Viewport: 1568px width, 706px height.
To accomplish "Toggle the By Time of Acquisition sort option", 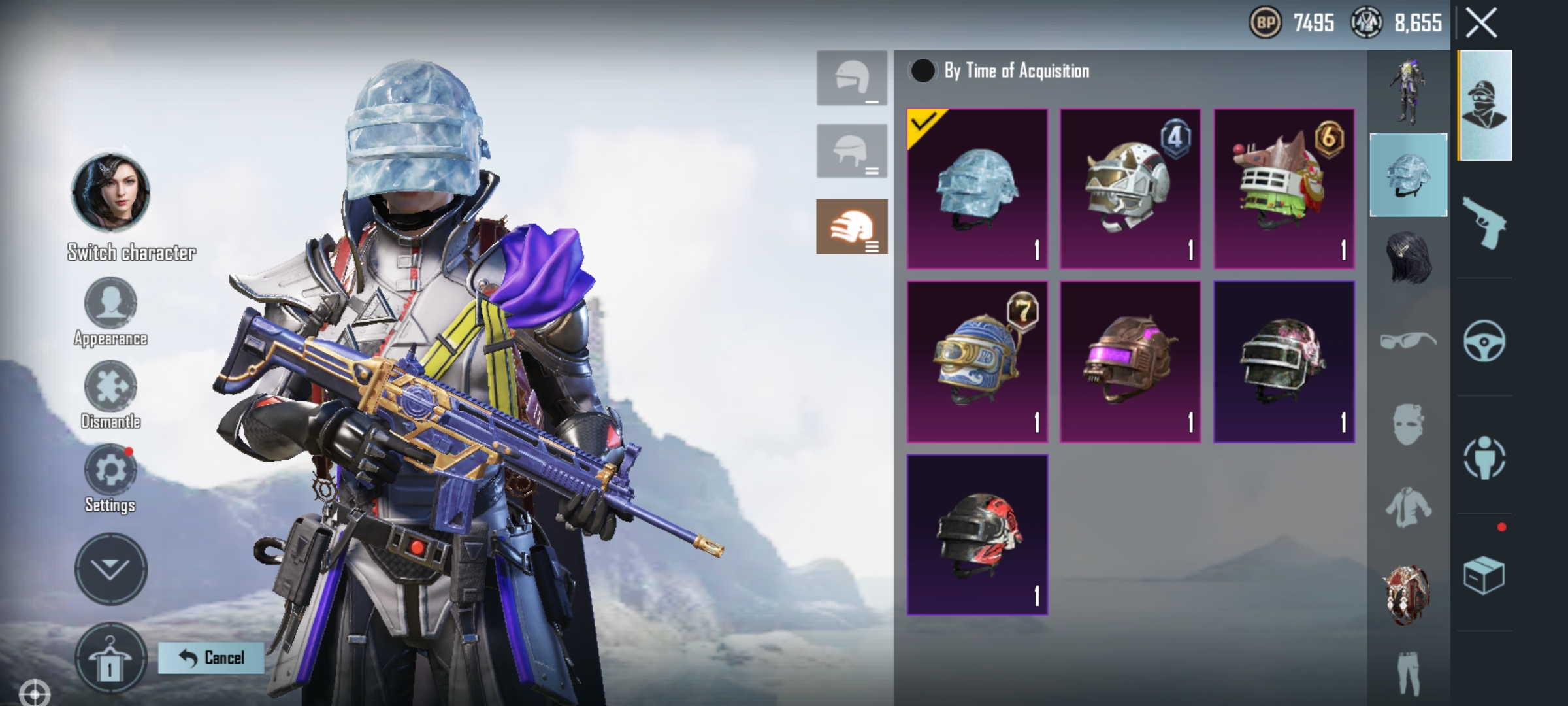I will 922,71.
